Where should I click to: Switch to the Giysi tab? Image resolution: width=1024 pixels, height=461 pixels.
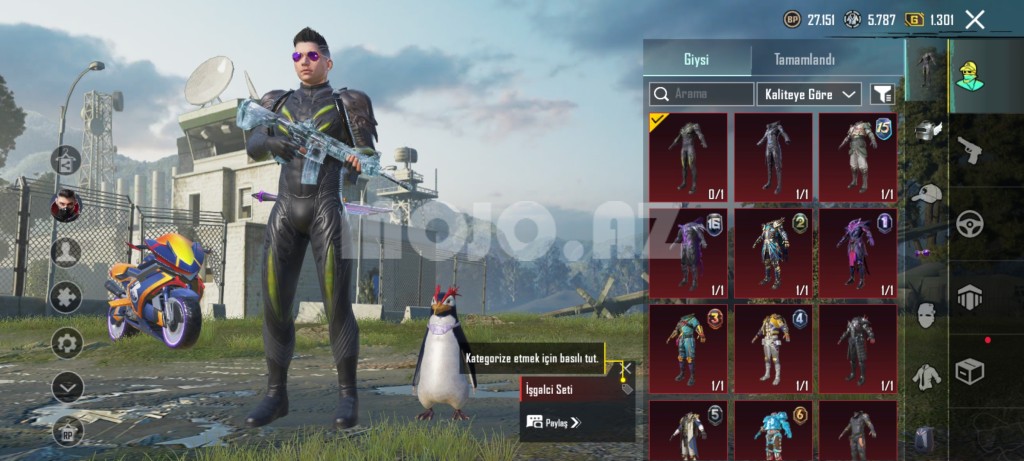696,59
